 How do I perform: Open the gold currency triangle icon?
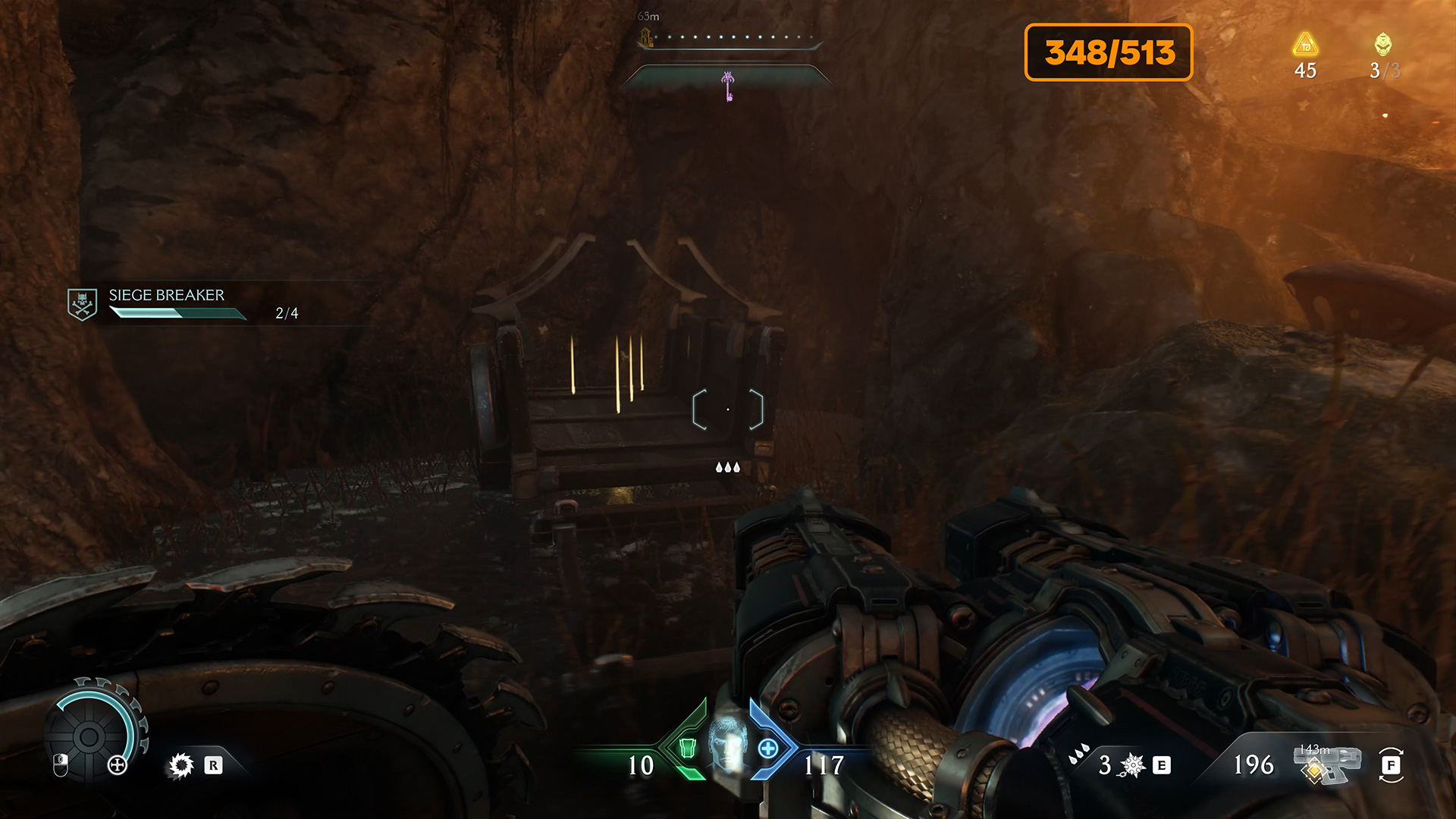pos(1305,45)
